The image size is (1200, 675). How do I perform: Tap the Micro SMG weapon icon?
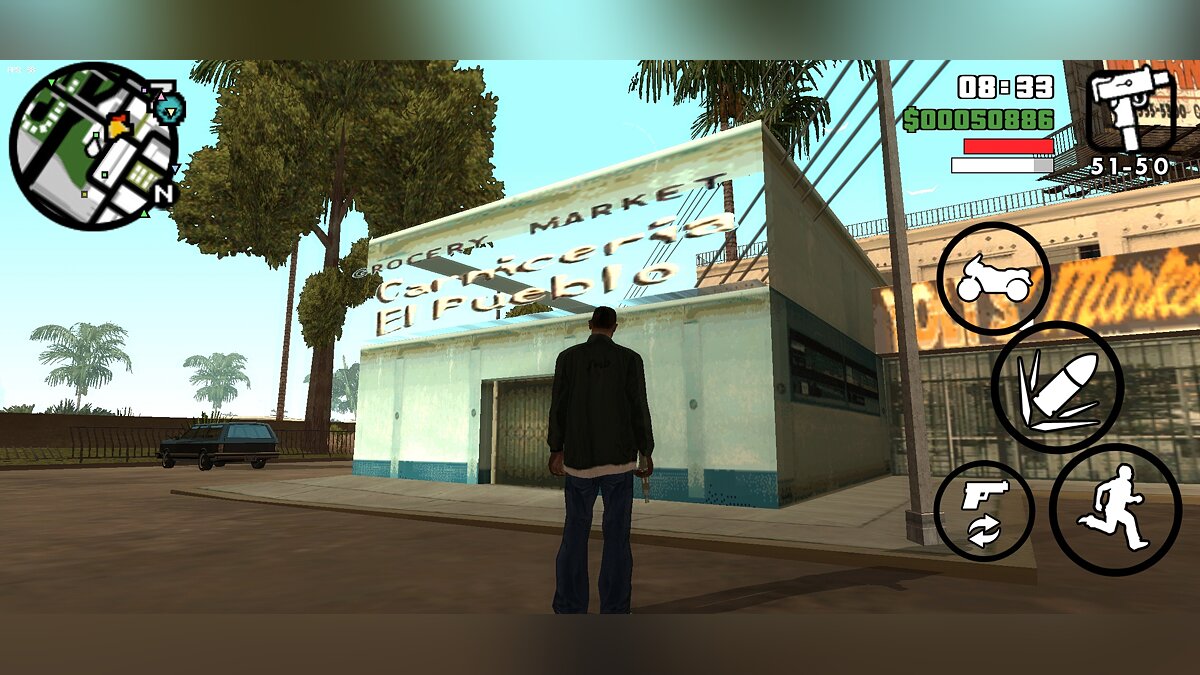tap(1130, 110)
